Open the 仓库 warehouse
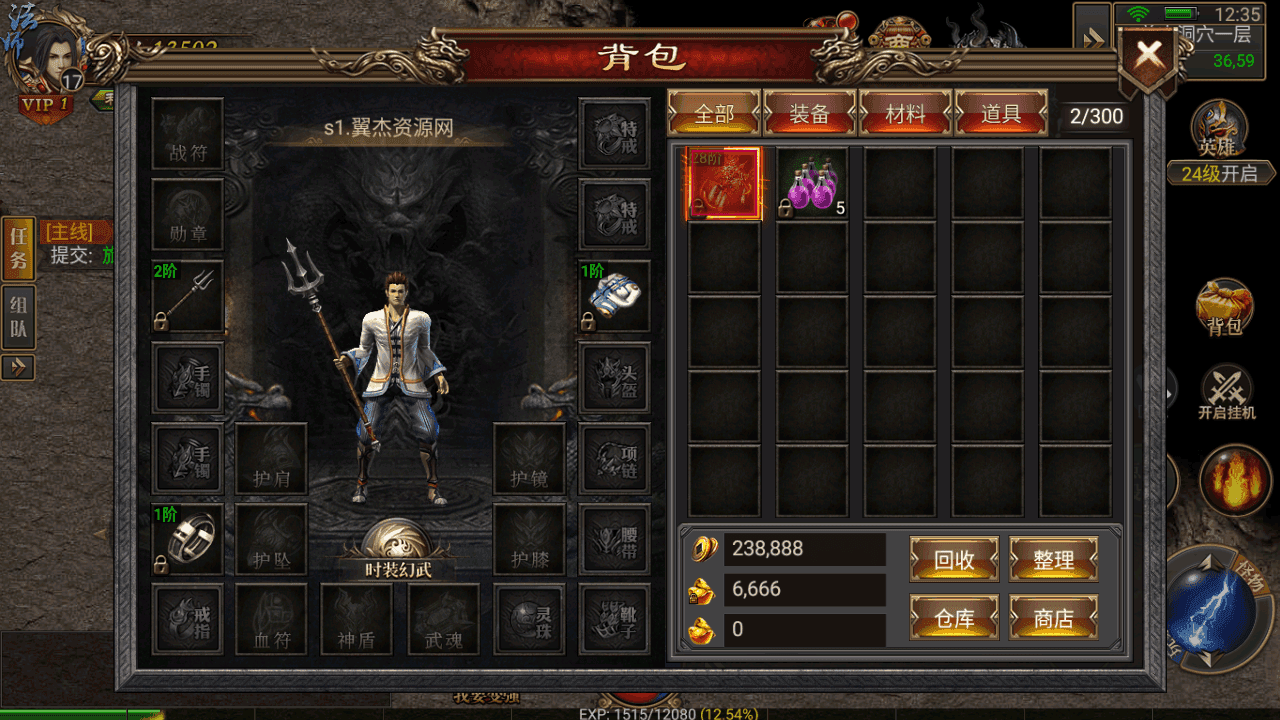This screenshot has height=720, width=1280. 954,618
